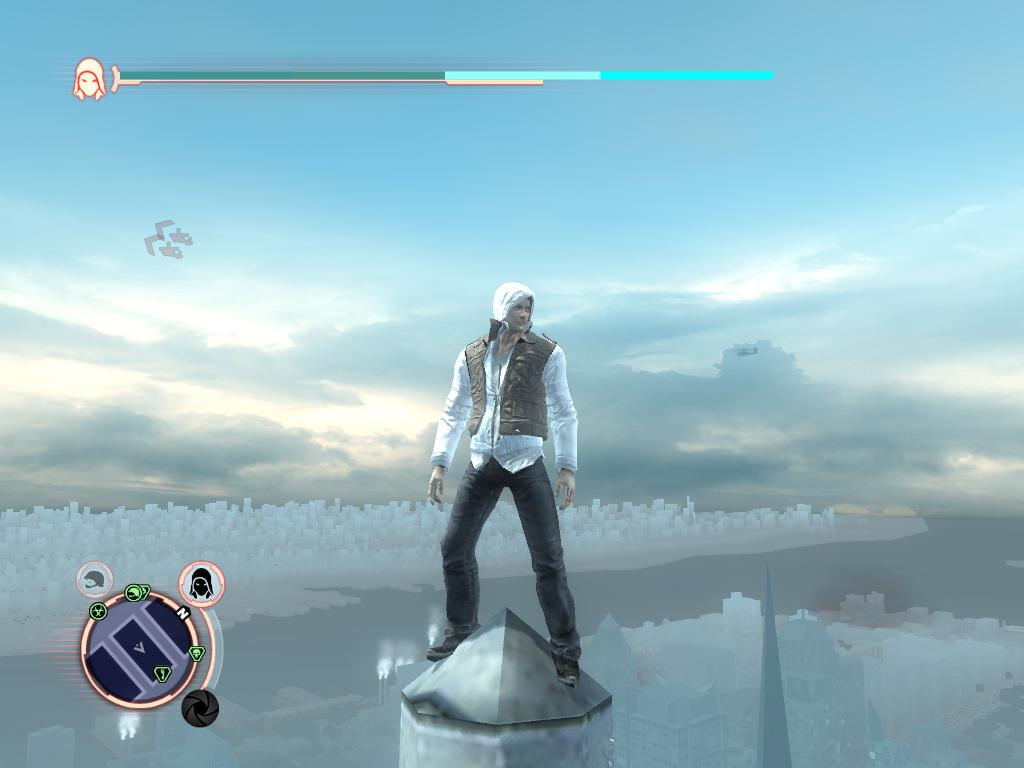Select the green skull marker on the minimap
This screenshot has height=768, width=1024.
[196, 653]
